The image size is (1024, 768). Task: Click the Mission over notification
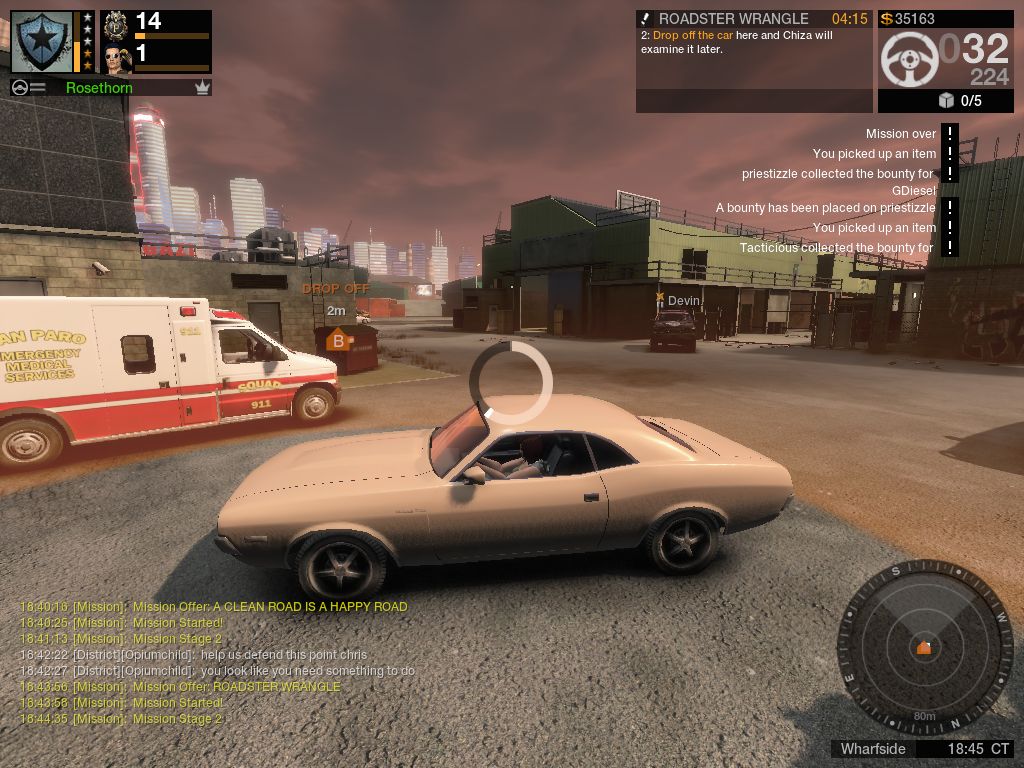pos(901,134)
